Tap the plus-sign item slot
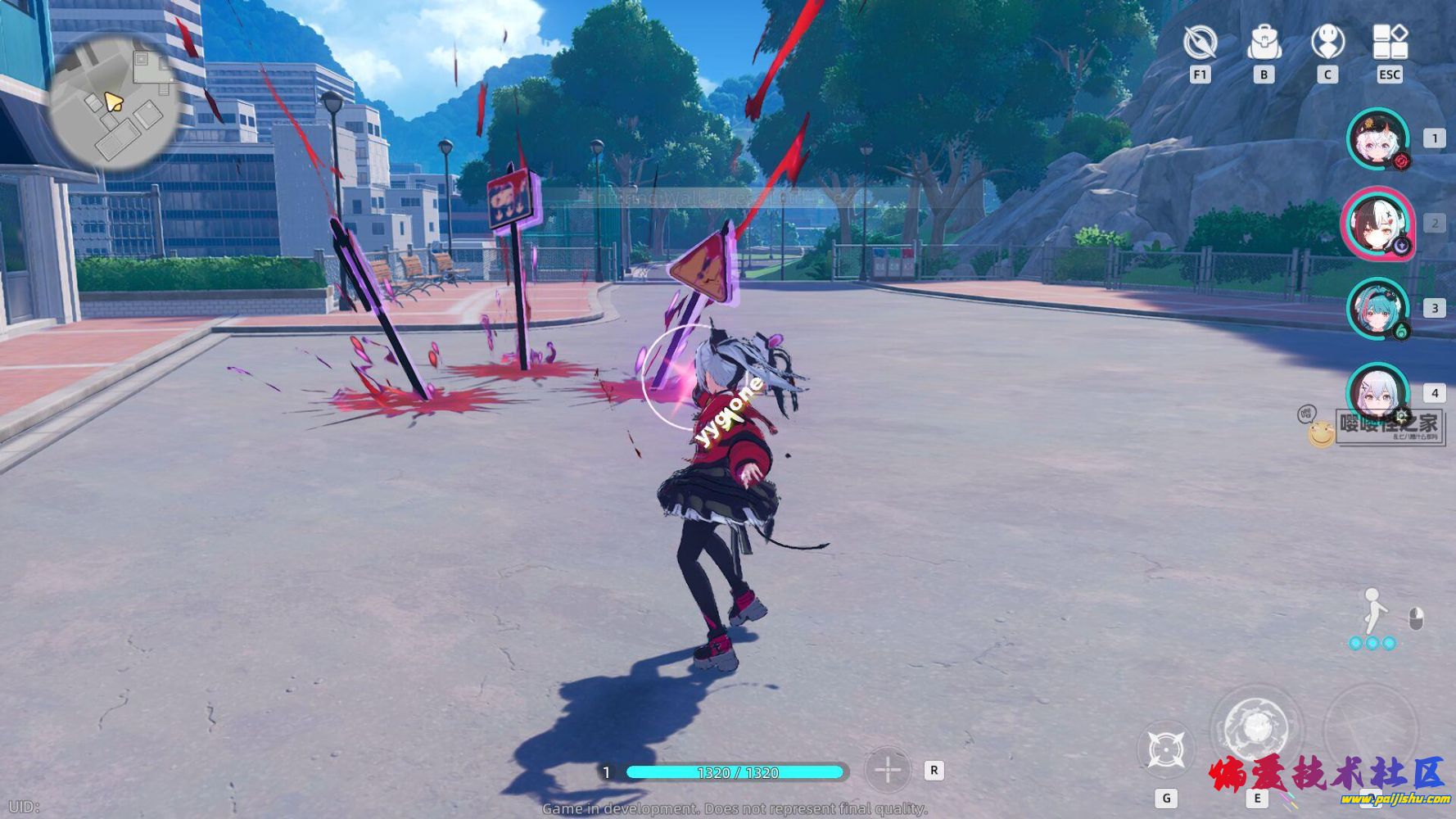1456x819 pixels. 888,770
